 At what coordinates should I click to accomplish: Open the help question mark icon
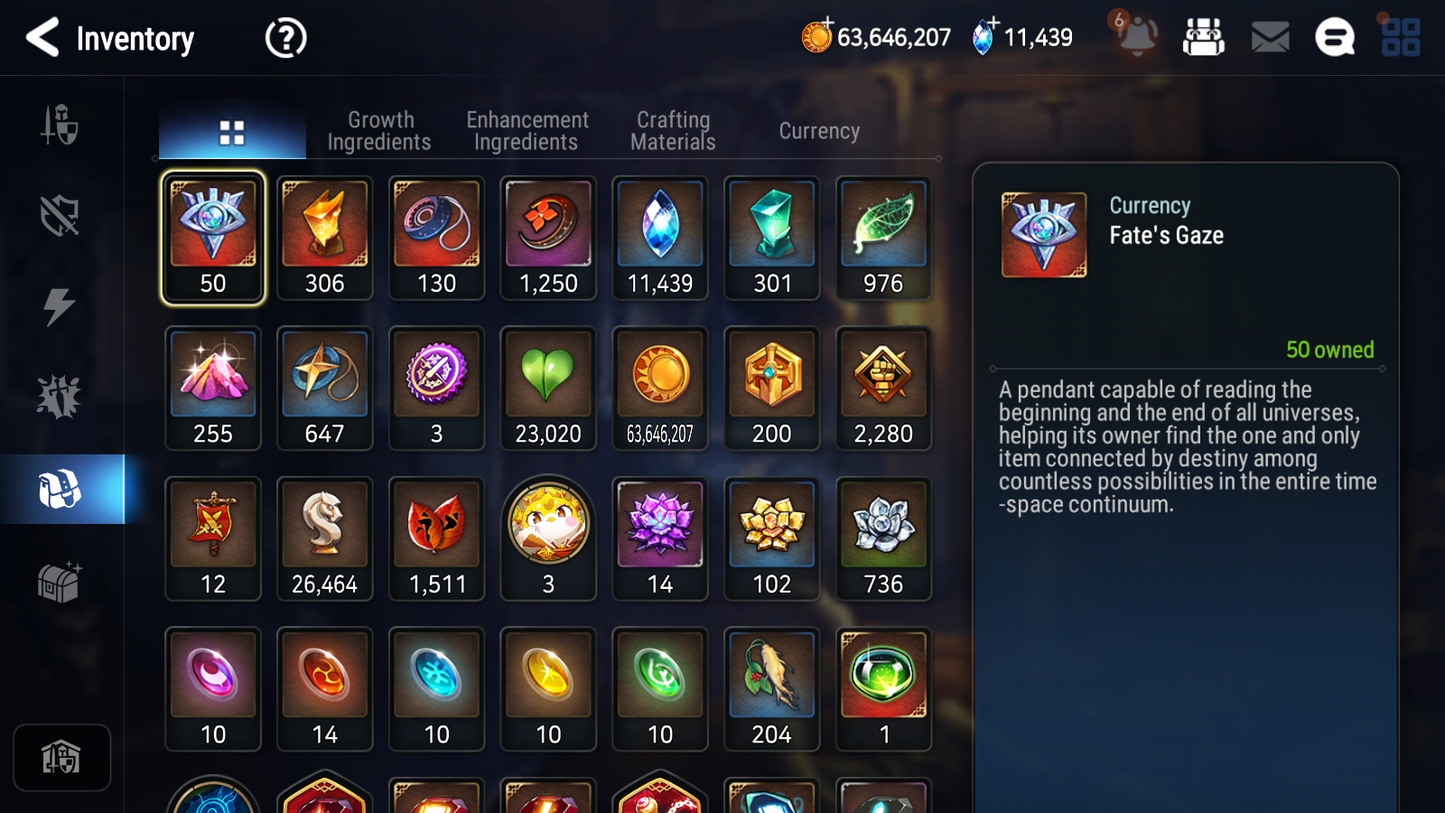tap(285, 37)
